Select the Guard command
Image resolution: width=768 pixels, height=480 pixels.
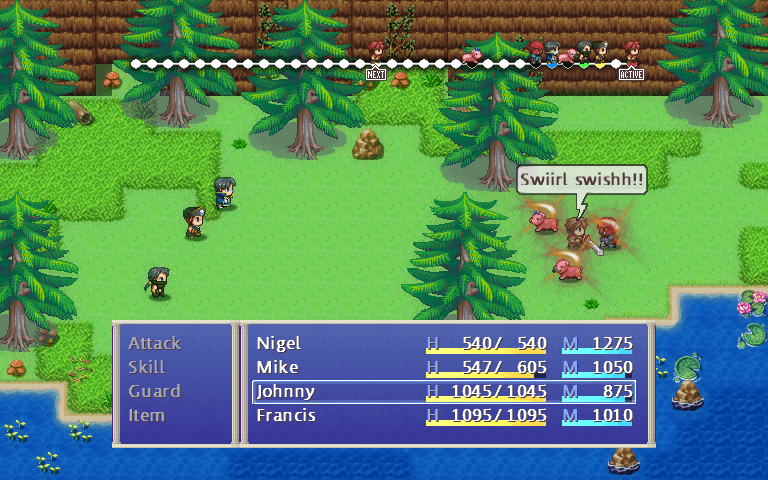pyautogui.click(x=154, y=391)
